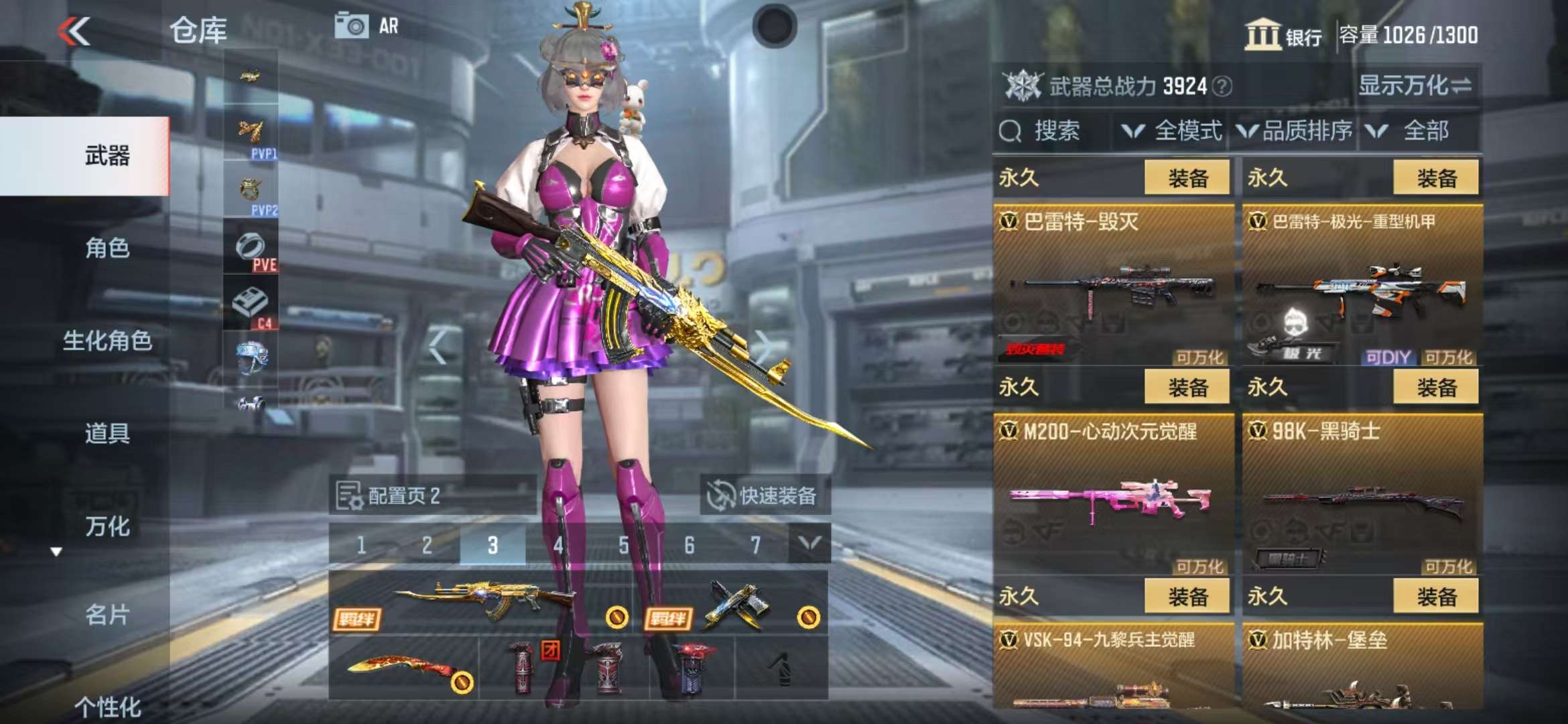This screenshot has height=724, width=1568.
Task: Select the 武器 weapons category
Action: 107,156
